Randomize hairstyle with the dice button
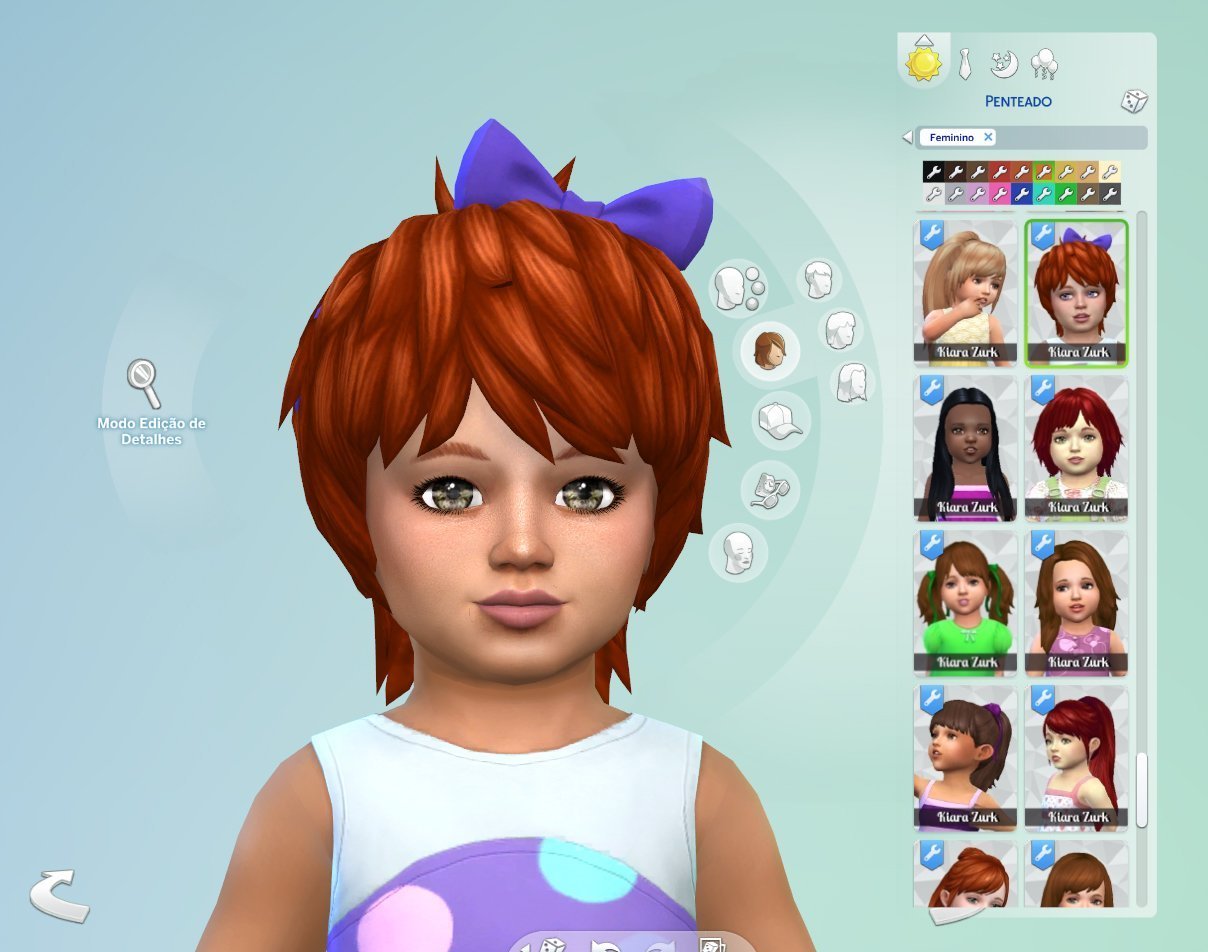Screen dimensions: 1208x952 (1133, 101)
